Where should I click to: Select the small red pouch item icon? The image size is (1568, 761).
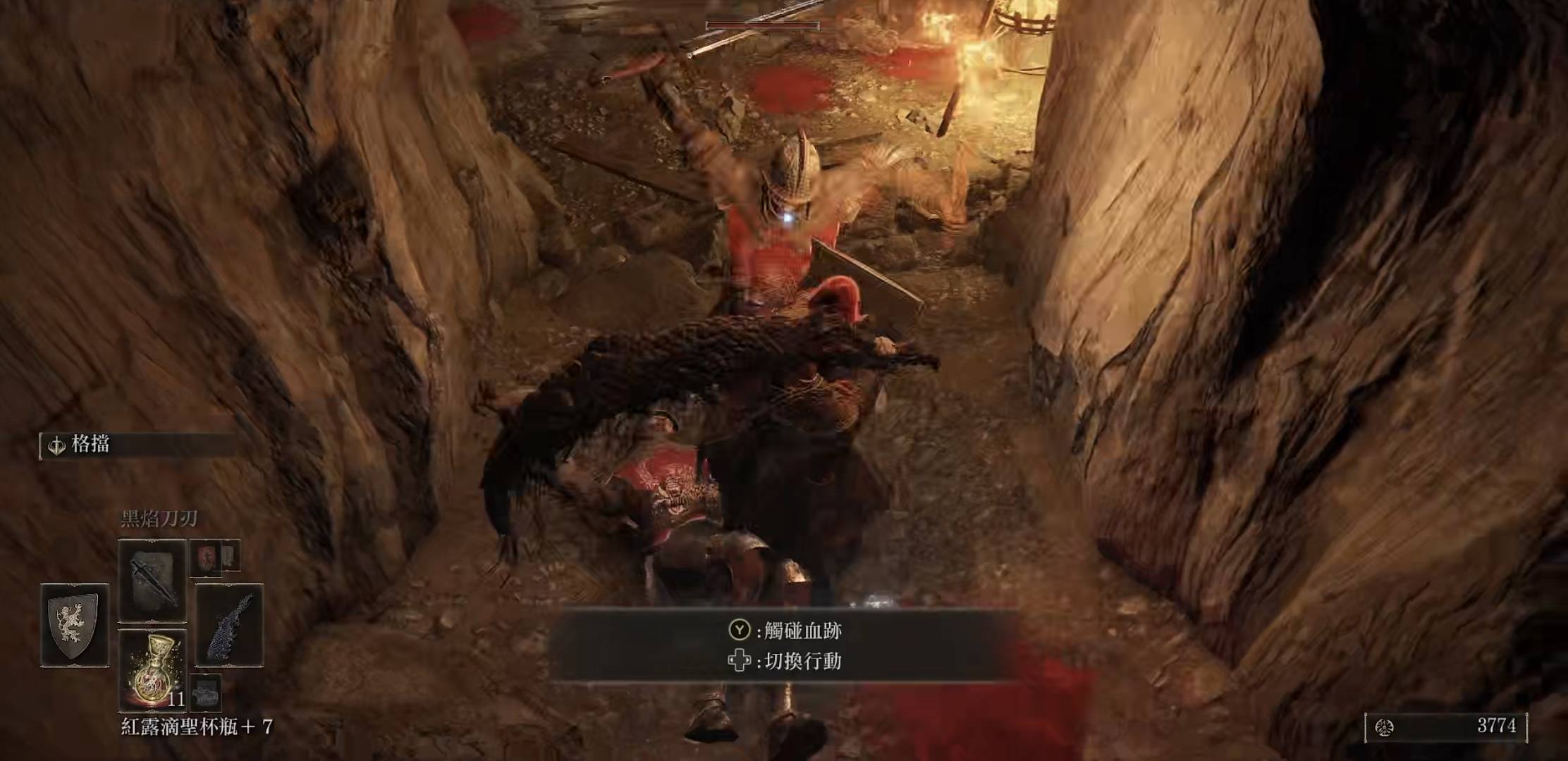click(206, 557)
